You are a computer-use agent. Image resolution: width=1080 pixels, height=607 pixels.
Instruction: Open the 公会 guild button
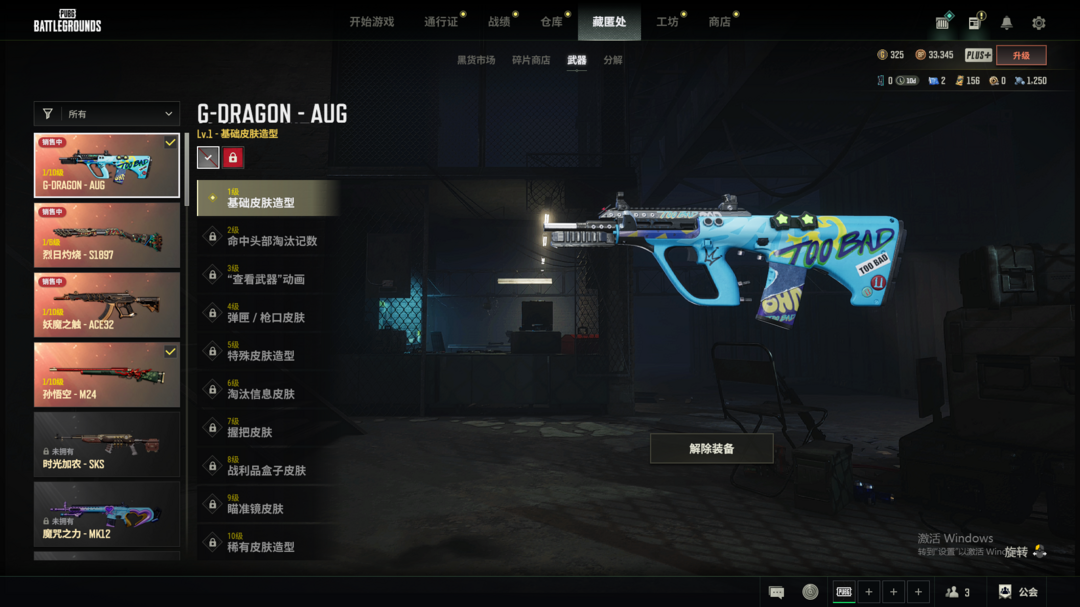pyautogui.click(x=1018, y=592)
